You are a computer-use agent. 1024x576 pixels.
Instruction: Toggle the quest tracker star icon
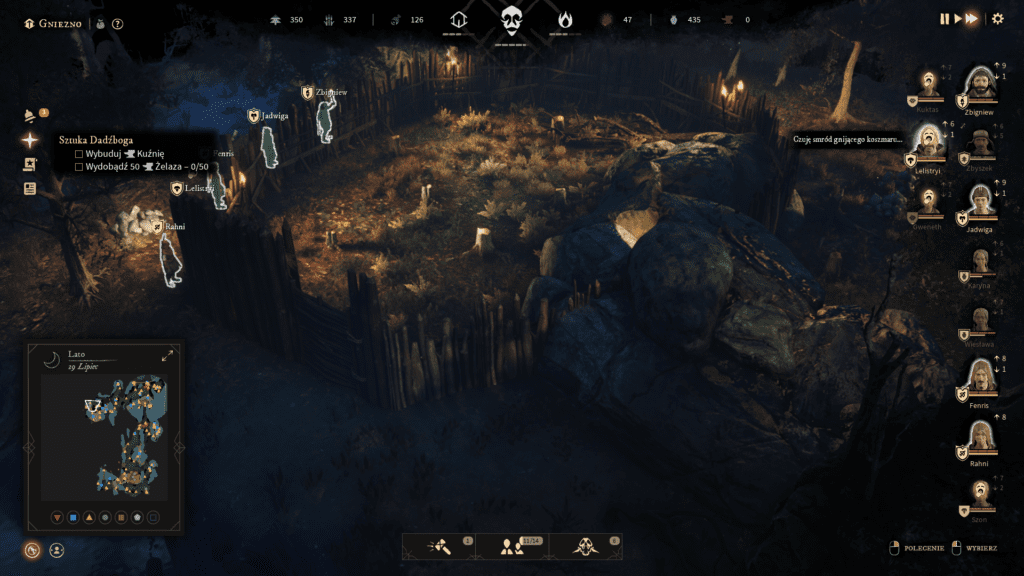pyautogui.click(x=29, y=141)
